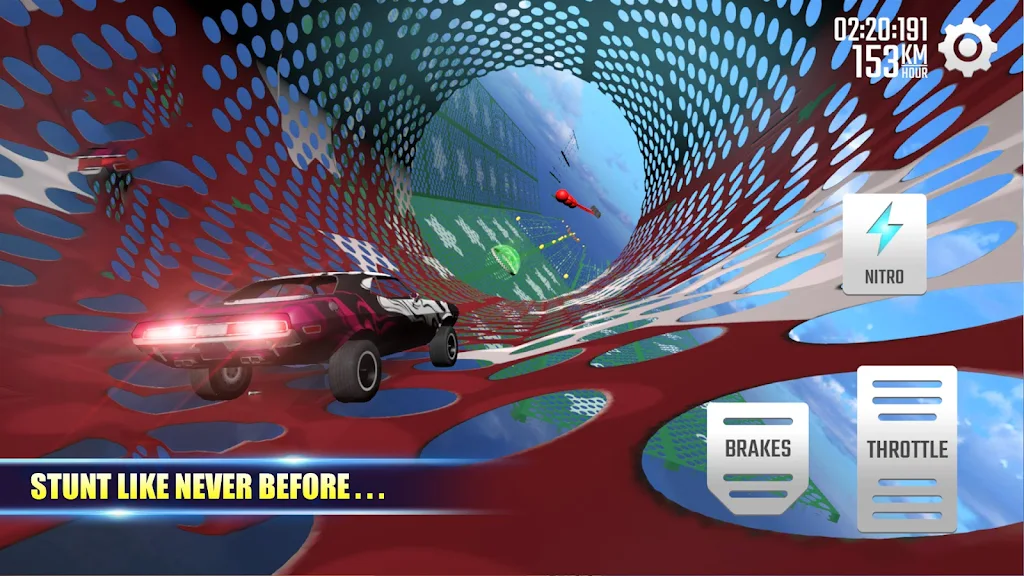The width and height of the screenshot is (1024, 576).
Task: Activate the Nitro boost button
Action: pos(884,244)
